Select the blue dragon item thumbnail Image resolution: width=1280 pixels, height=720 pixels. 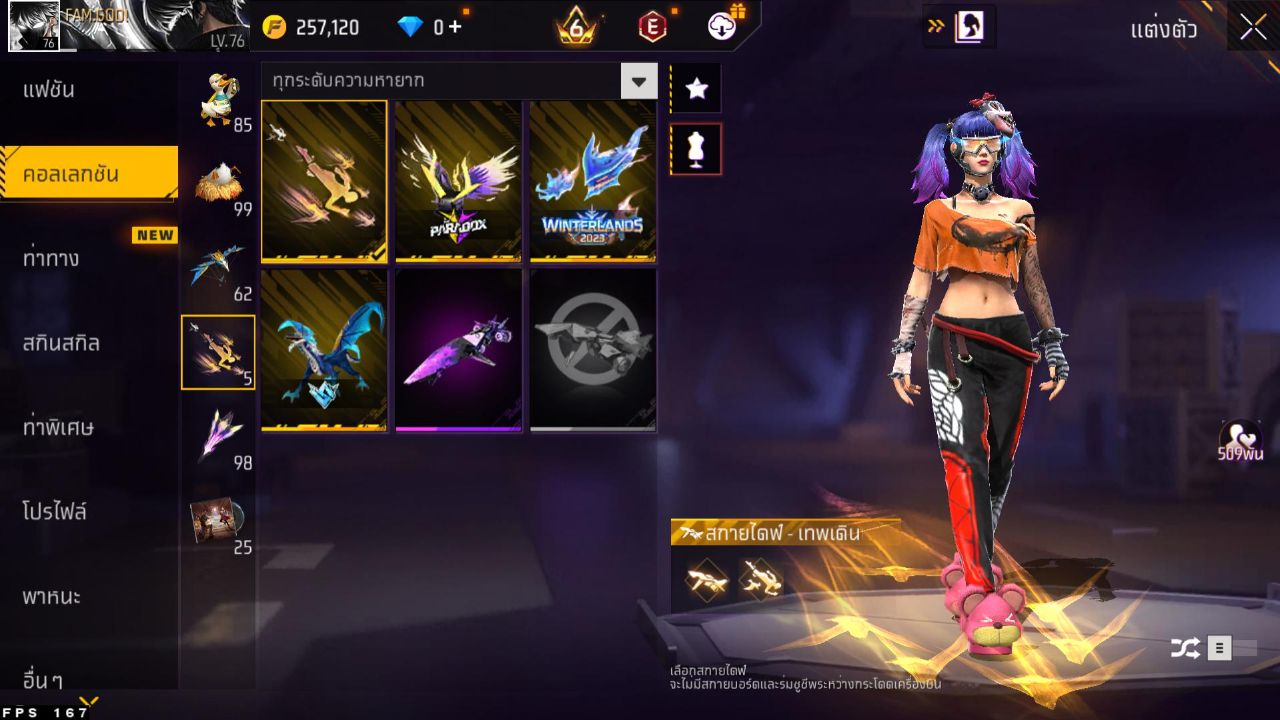click(324, 348)
